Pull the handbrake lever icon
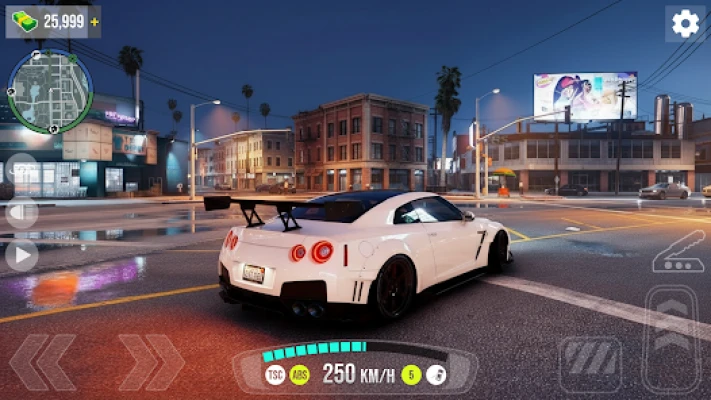The width and height of the screenshot is (711, 400). [678, 253]
